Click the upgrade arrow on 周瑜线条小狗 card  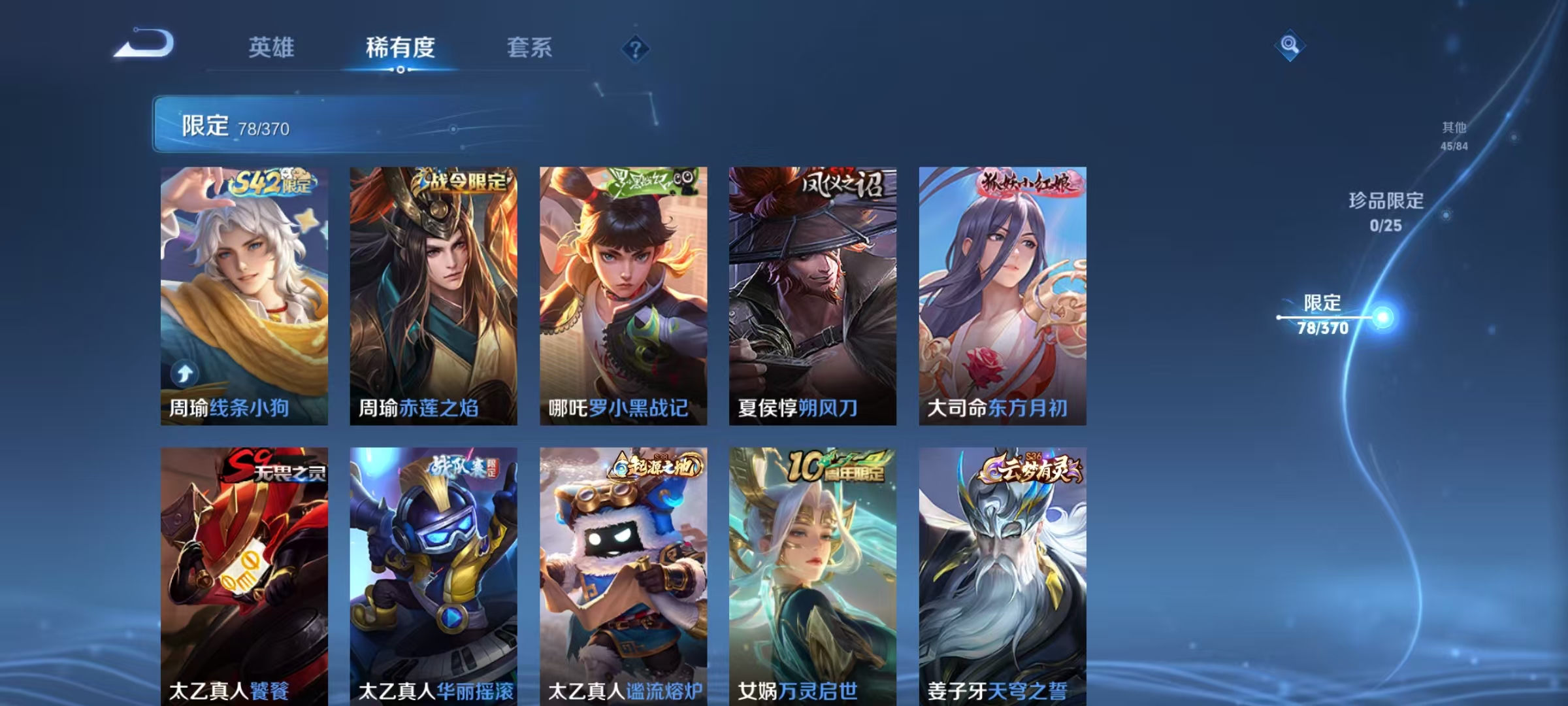tap(185, 373)
